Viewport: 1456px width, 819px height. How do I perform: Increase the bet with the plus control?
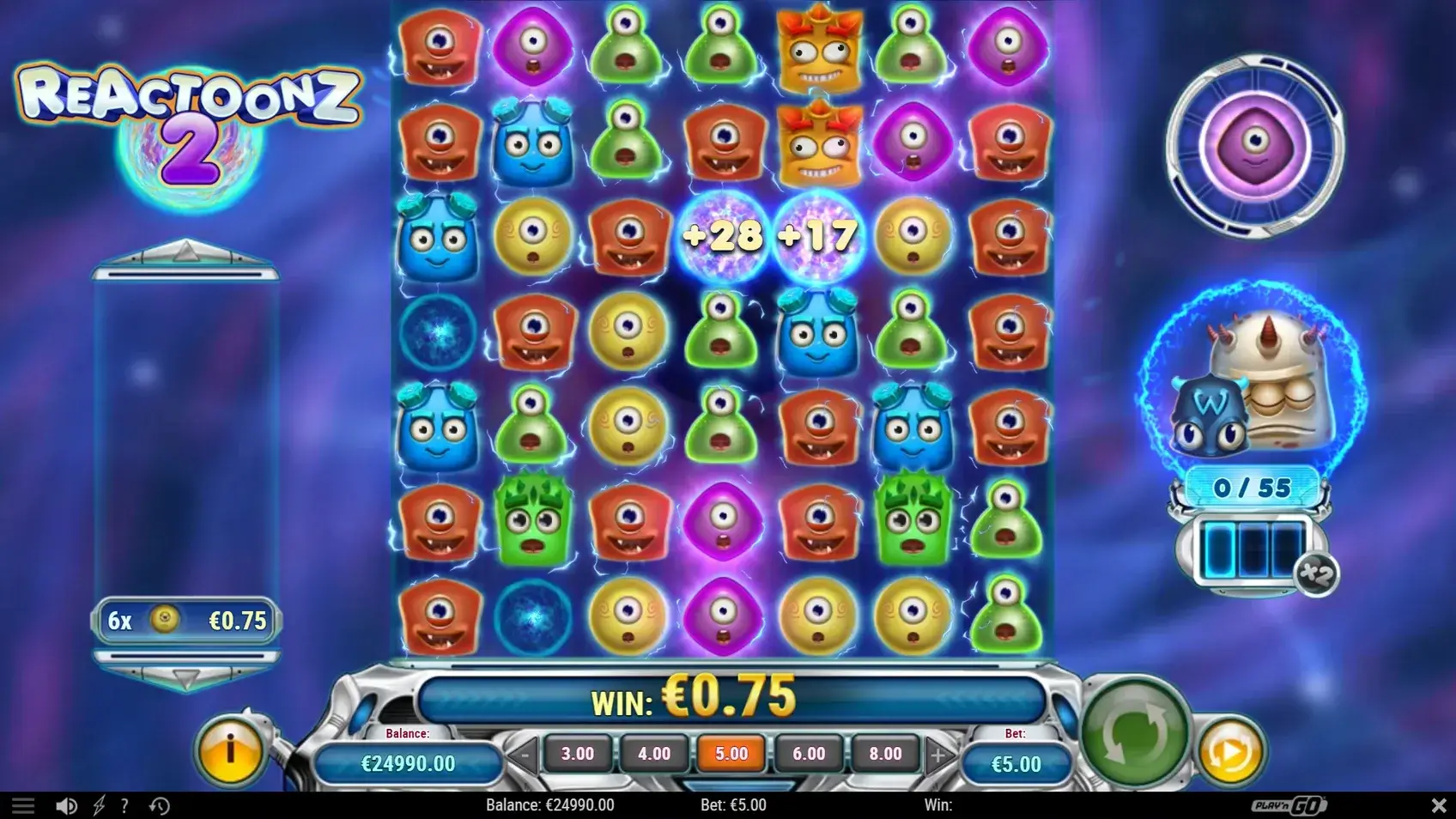(939, 753)
